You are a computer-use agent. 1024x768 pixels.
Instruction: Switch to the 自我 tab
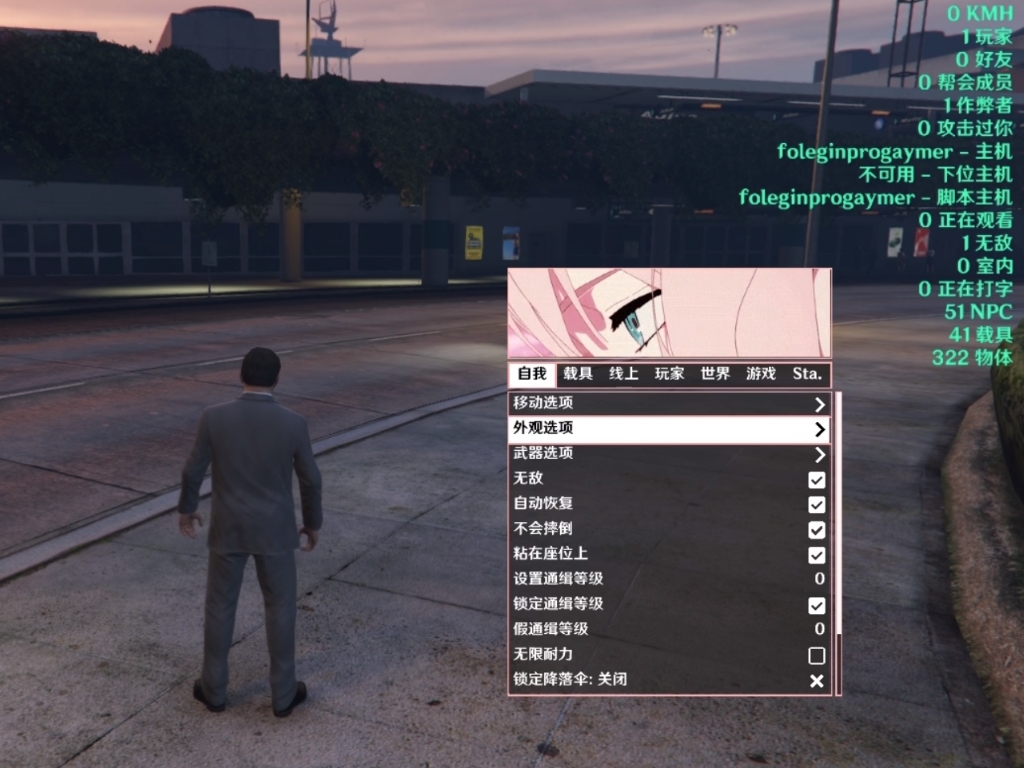tap(532, 374)
